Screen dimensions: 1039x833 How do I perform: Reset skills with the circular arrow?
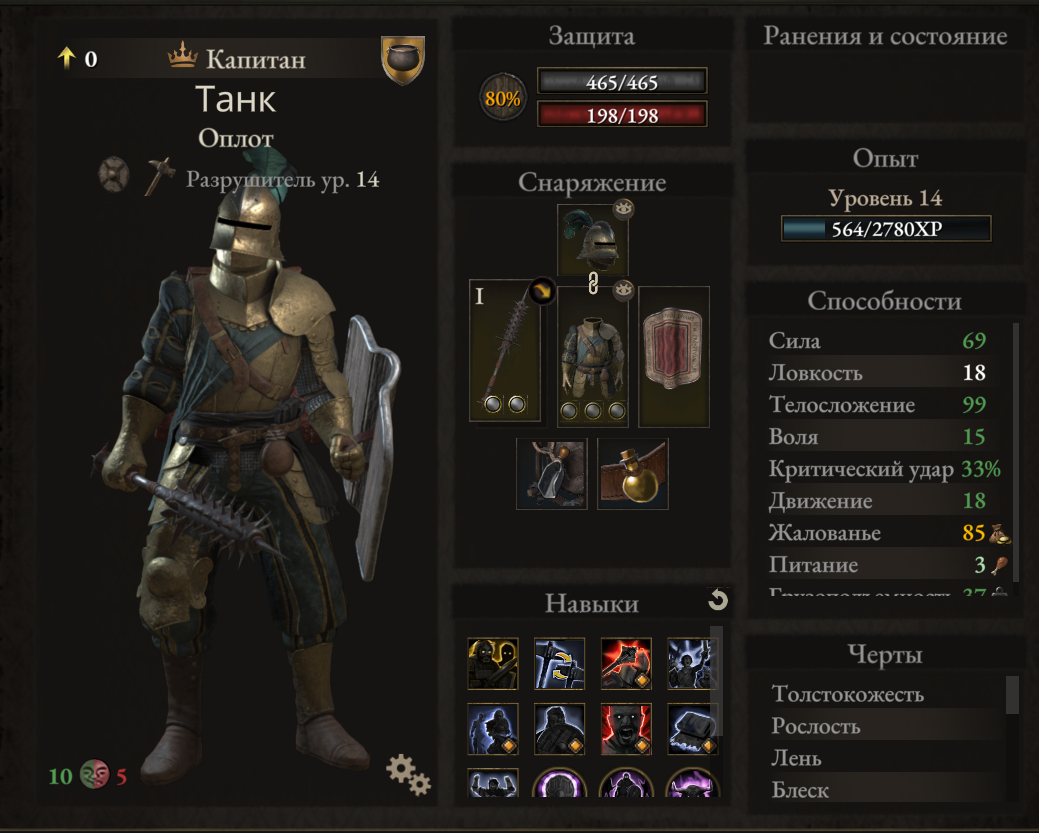point(717,600)
